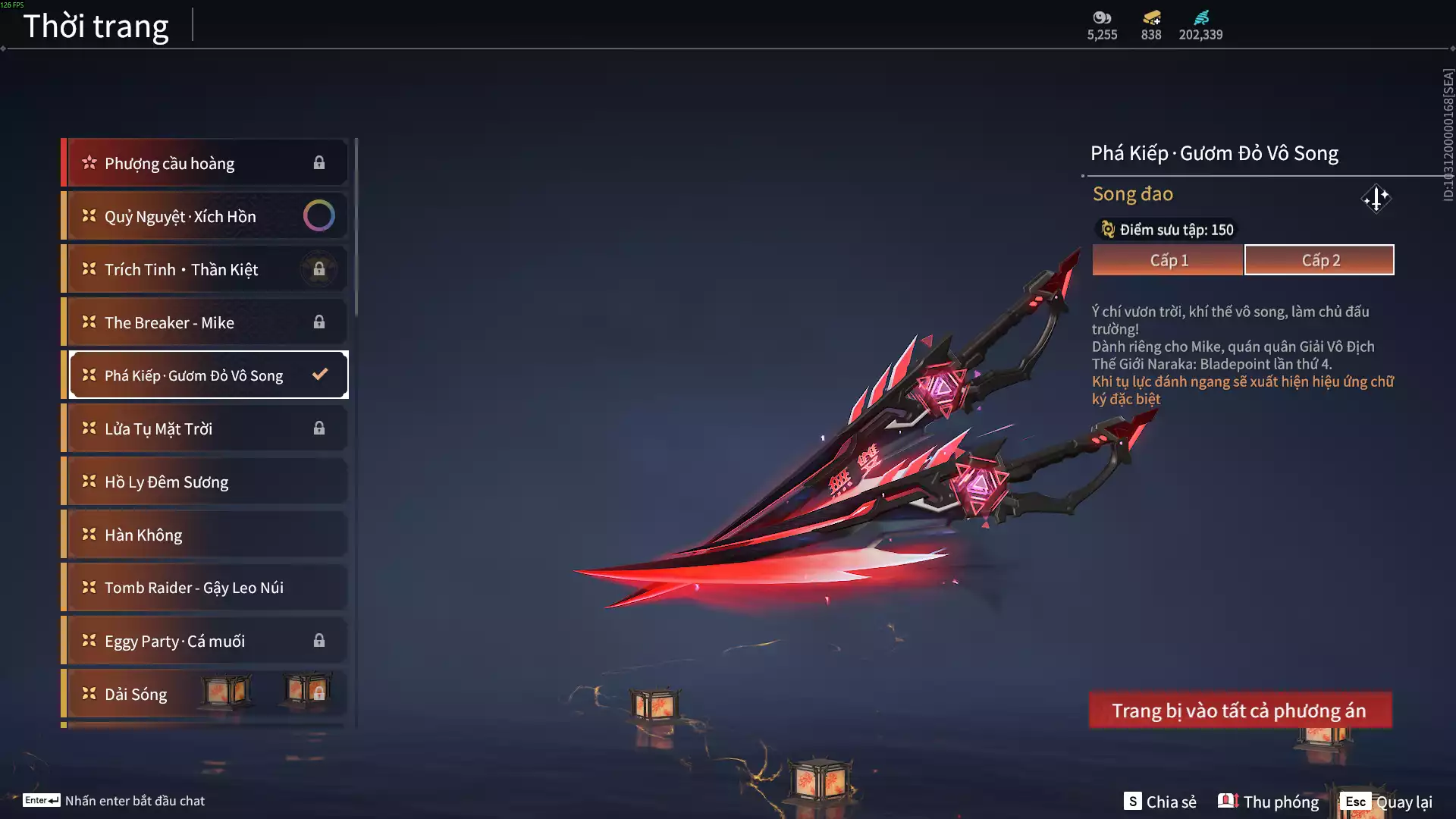Click Thu phóng zoom option
Image resolution: width=1456 pixels, height=819 pixels.
[x=1269, y=802]
